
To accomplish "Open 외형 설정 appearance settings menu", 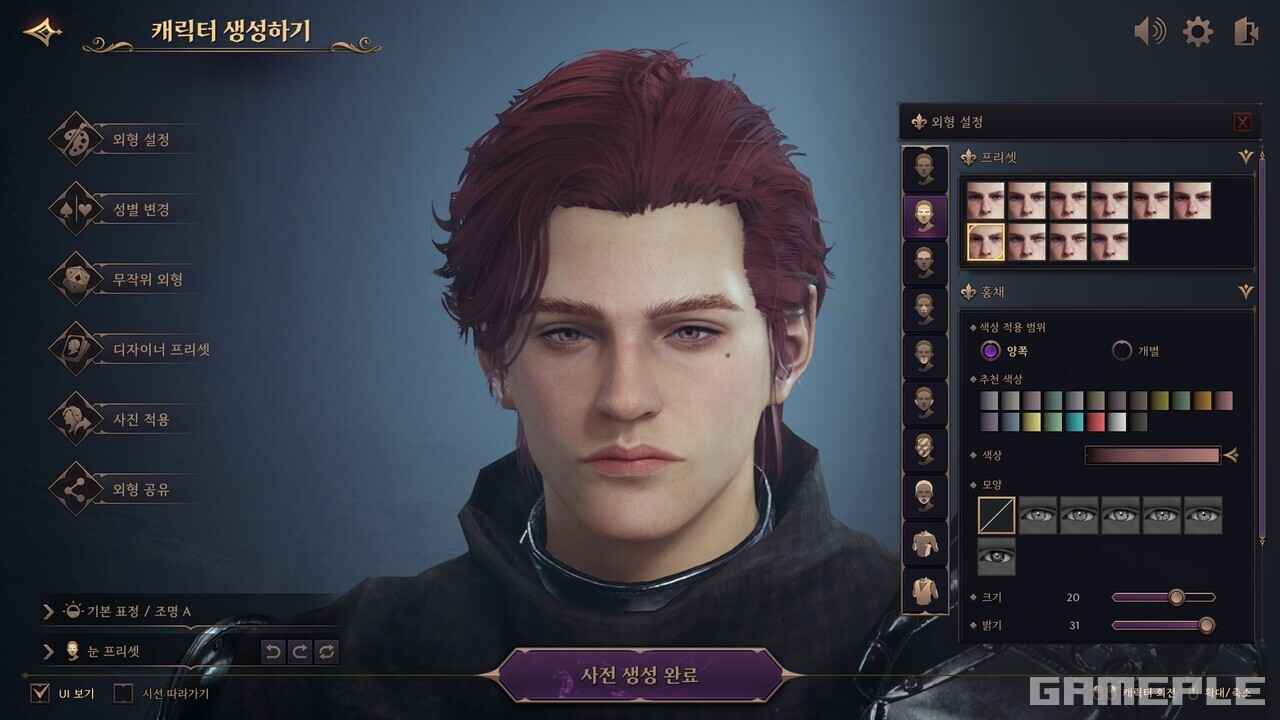I will pos(140,140).
